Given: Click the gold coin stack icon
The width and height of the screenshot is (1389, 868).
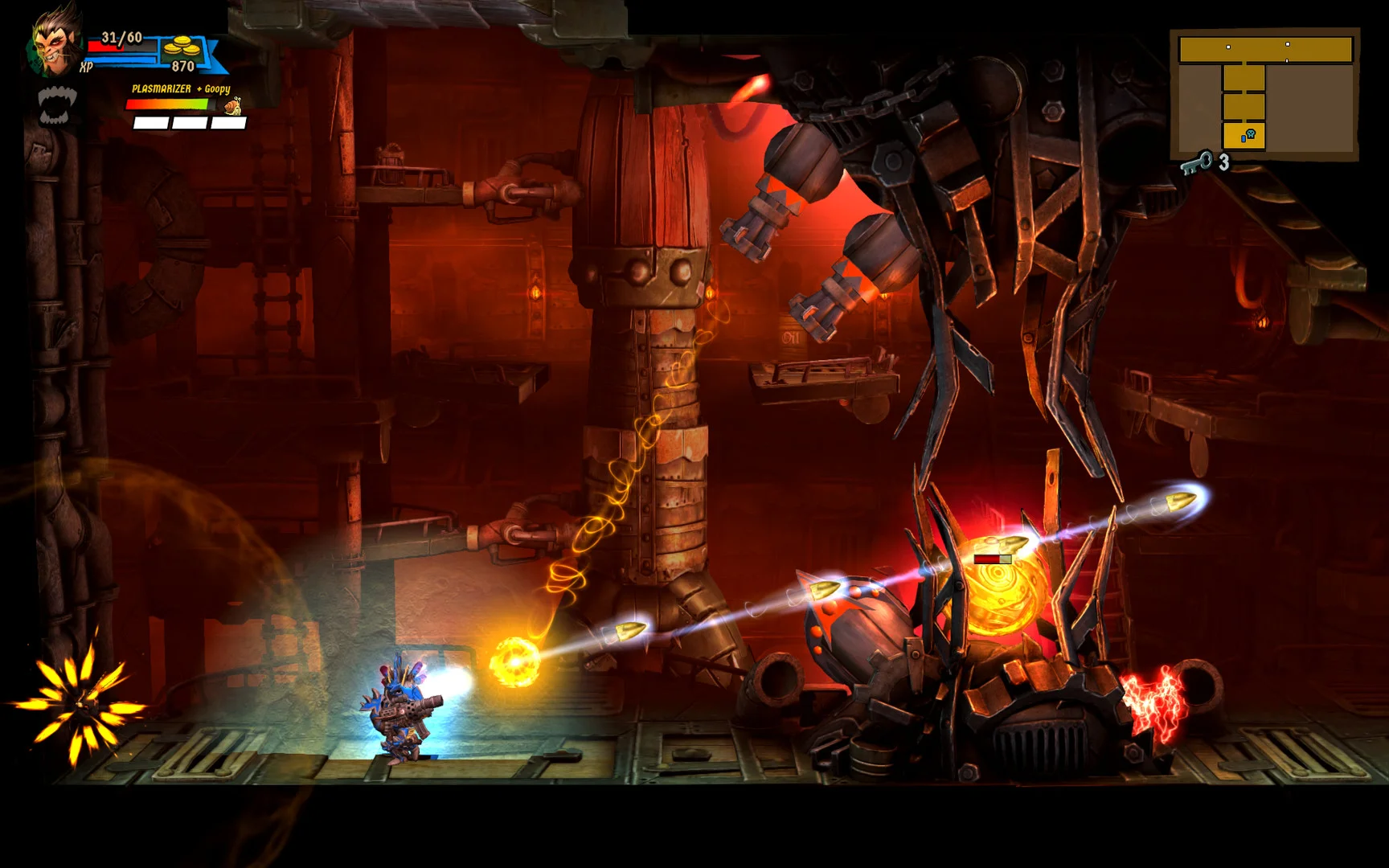Looking at the screenshot, I should point(182,47).
